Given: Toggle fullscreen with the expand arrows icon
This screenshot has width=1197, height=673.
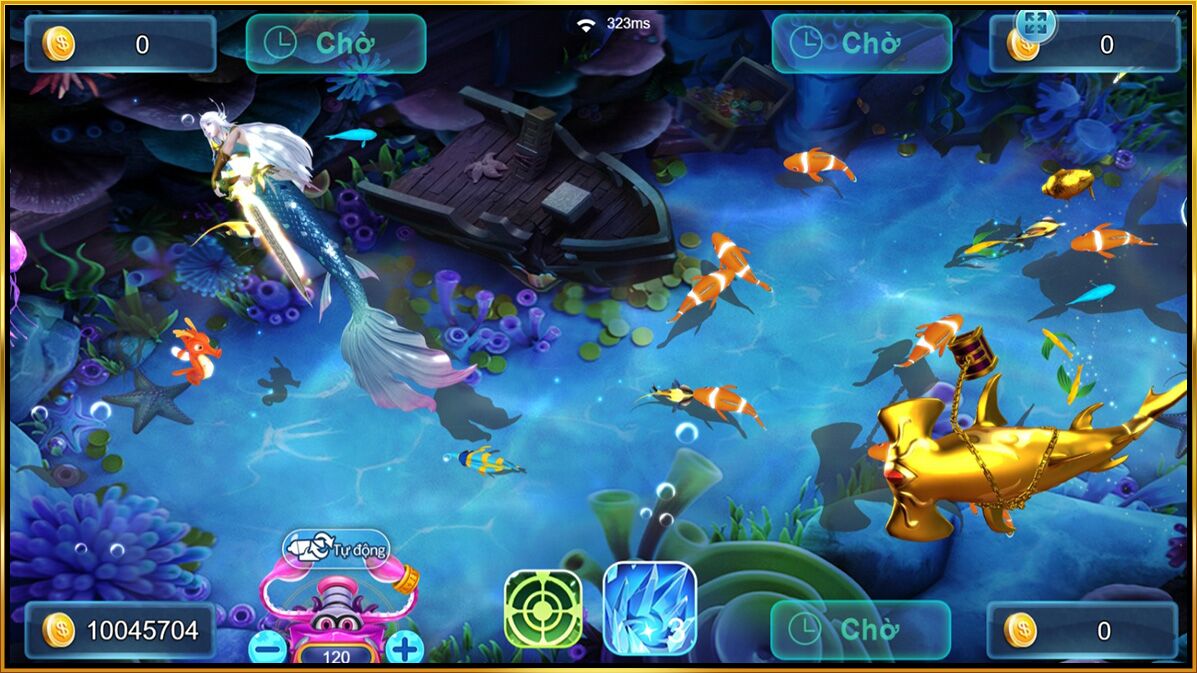Looking at the screenshot, I should pos(1034,24).
